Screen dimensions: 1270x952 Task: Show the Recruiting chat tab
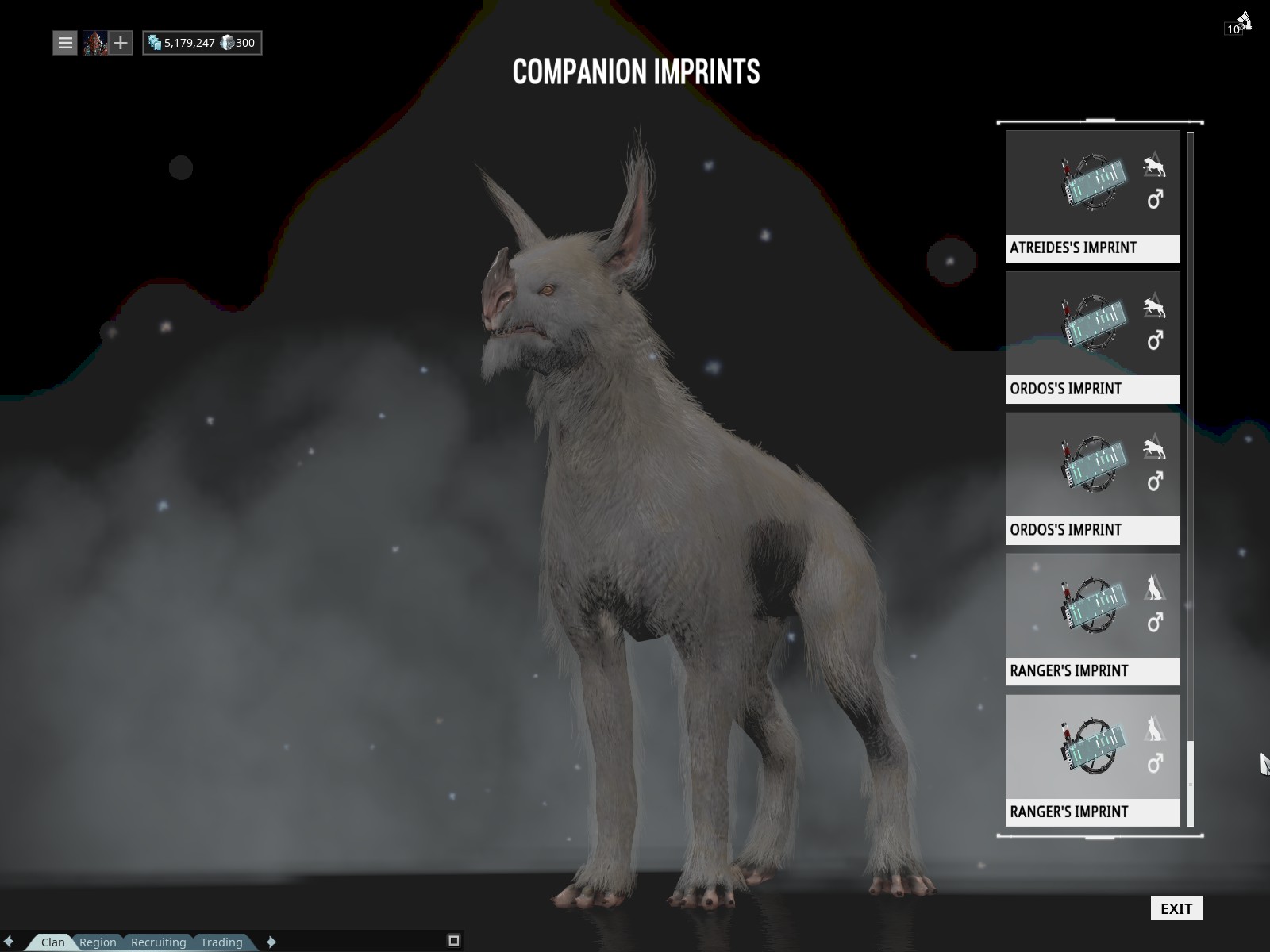point(158,942)
